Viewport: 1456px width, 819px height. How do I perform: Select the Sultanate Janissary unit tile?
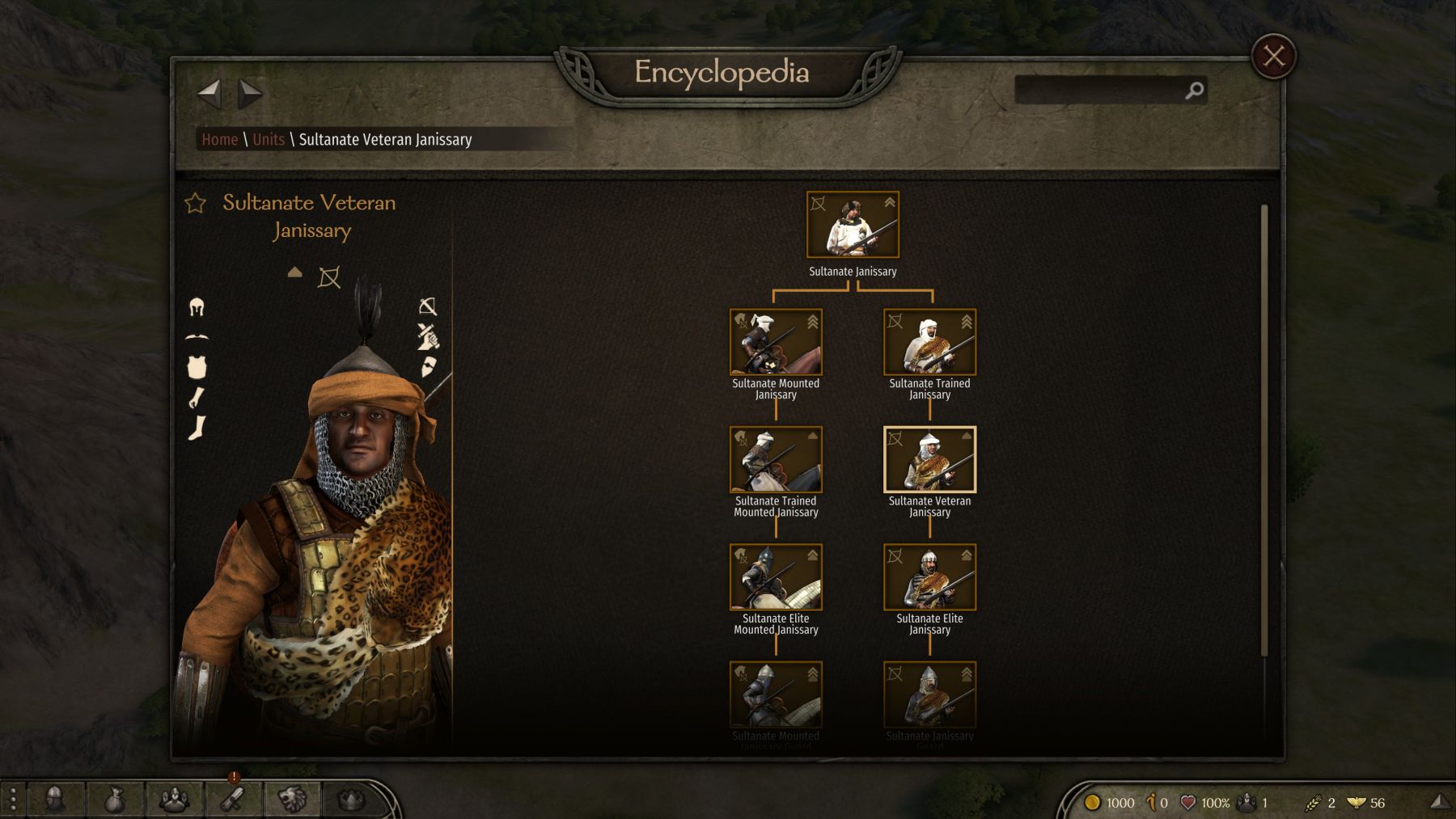click(853, 226)
